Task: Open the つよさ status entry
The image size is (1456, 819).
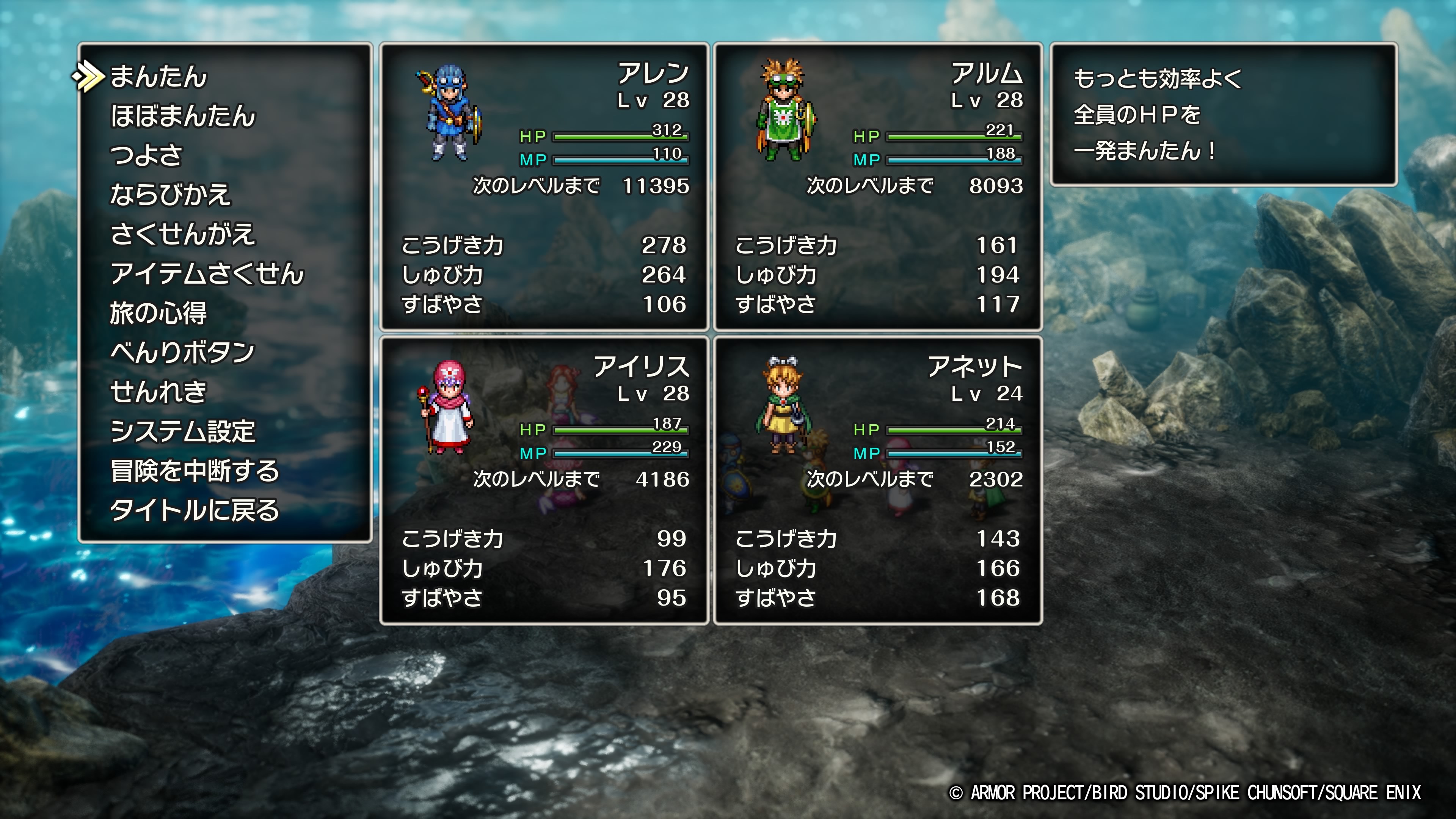Action: coord(146,155)
